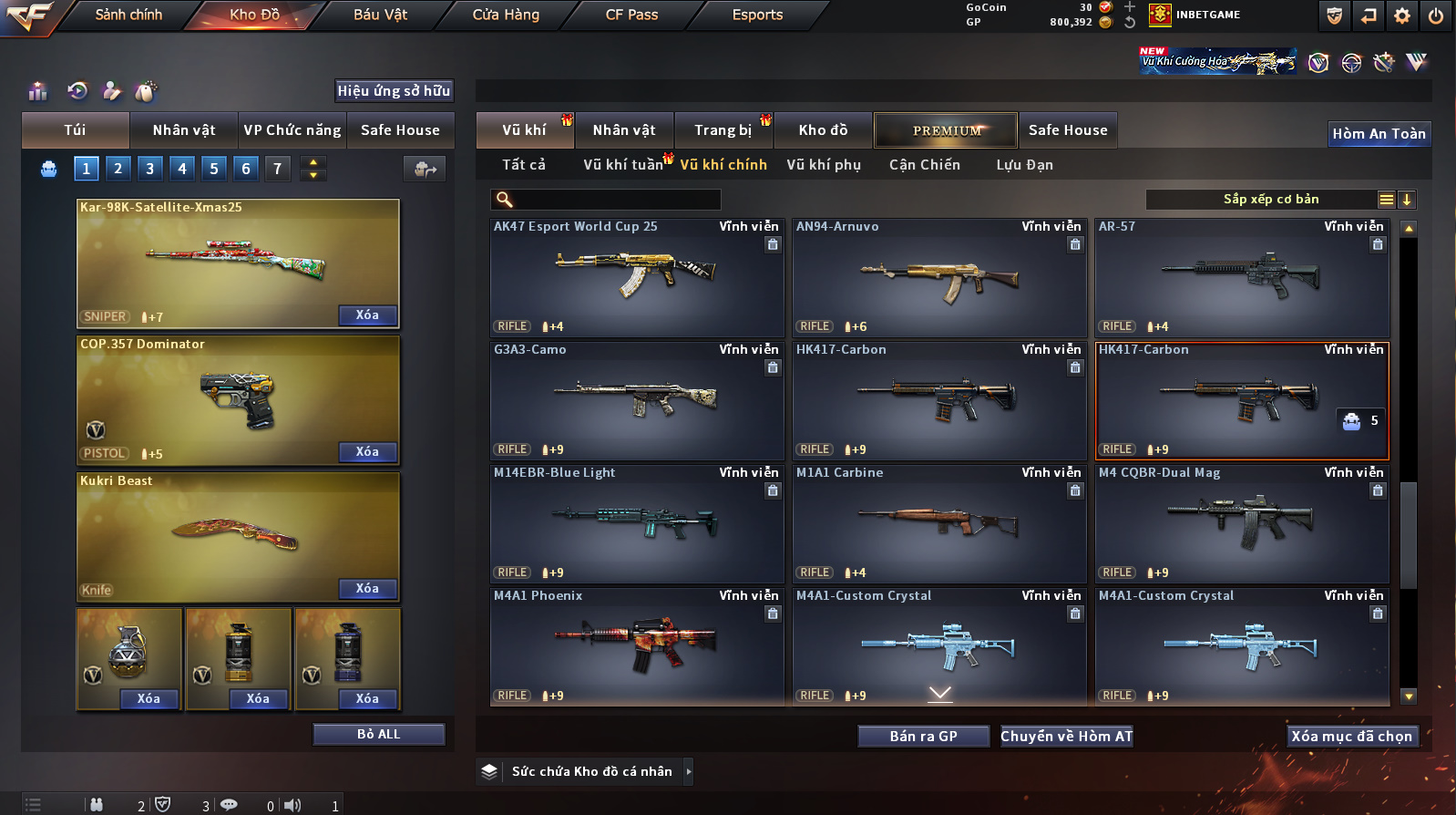
Task: Open the Sảnh chính lobby menu
Action: click(128, 15)
